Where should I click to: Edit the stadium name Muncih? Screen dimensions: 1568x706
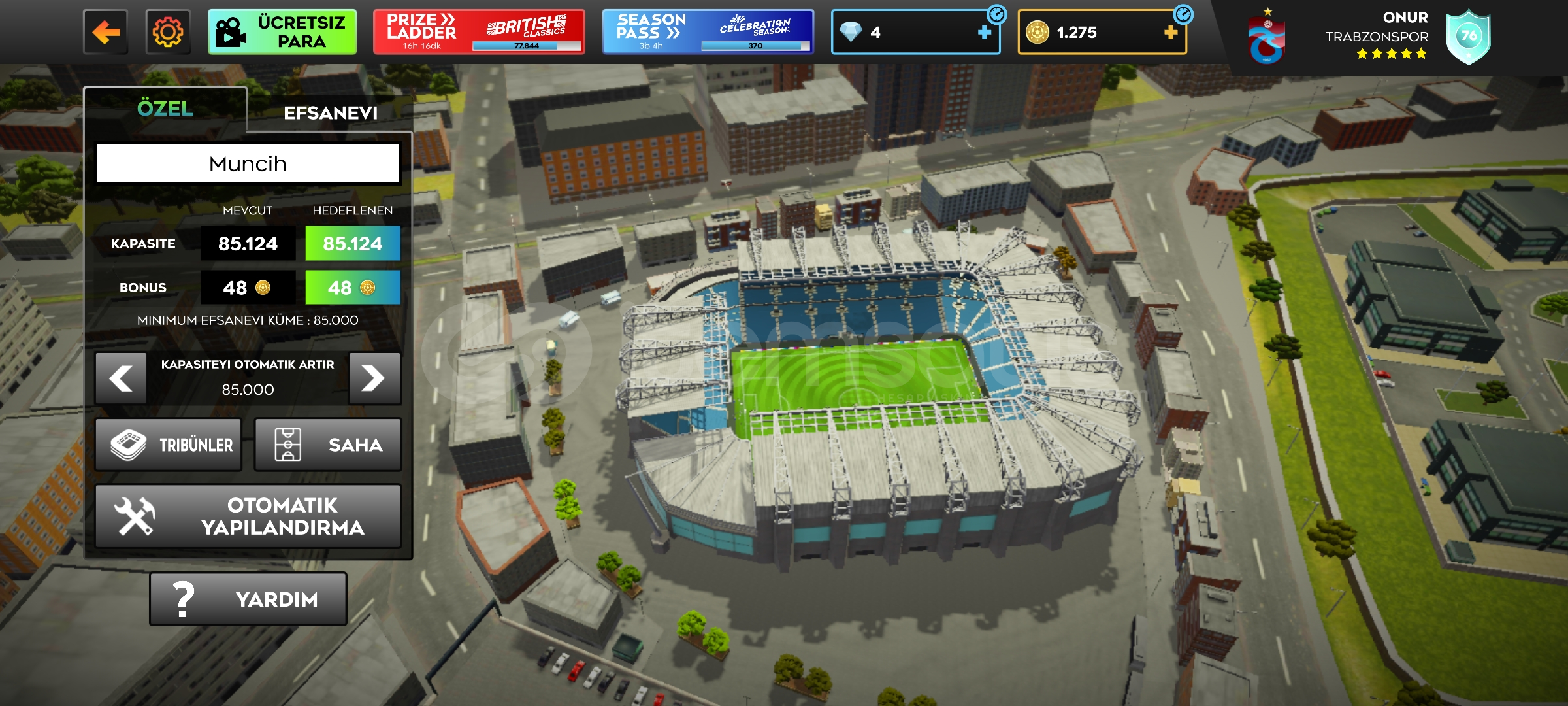(248, 163)
